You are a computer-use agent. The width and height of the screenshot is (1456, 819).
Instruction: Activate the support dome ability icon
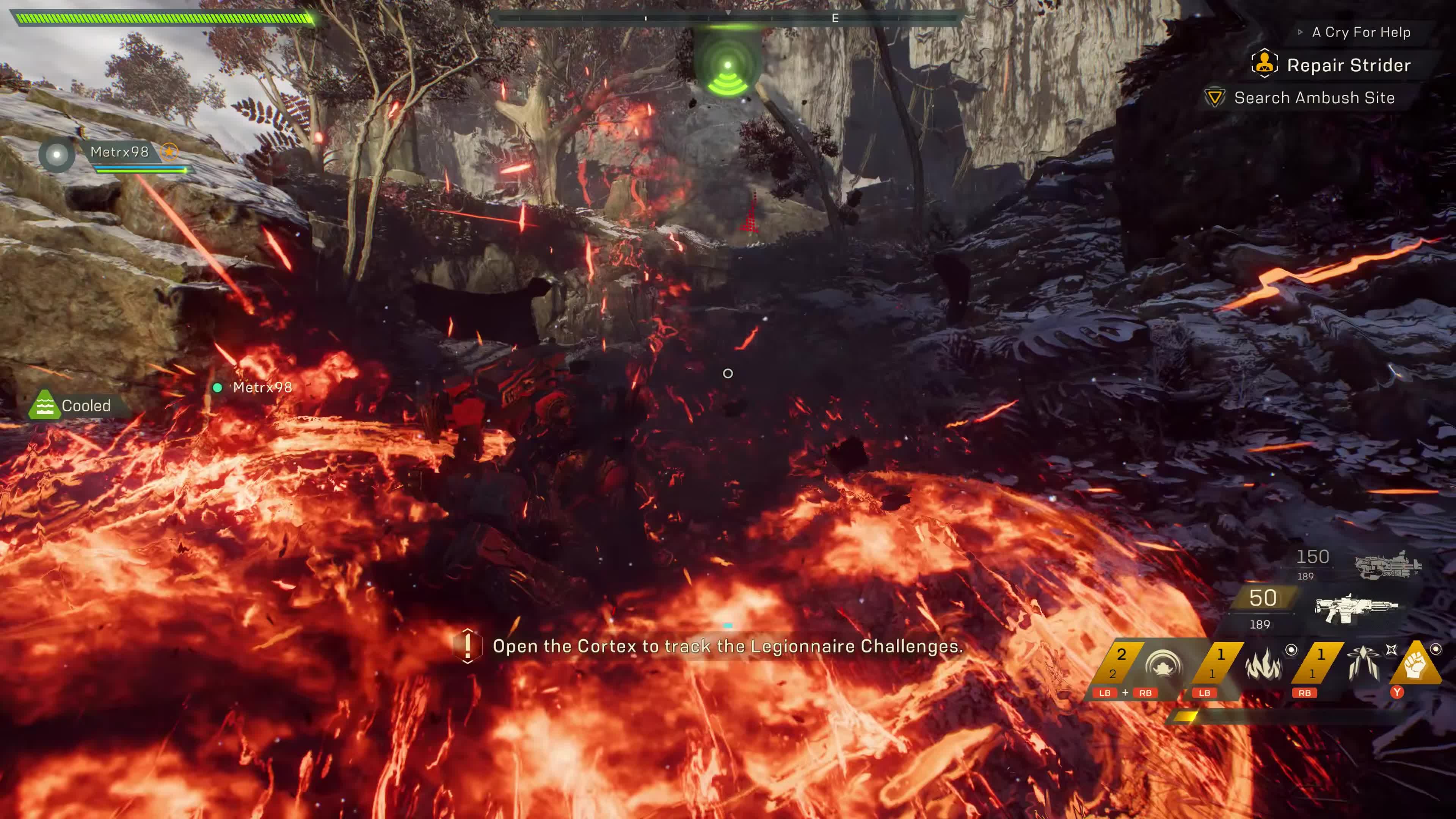point(1163,665)
